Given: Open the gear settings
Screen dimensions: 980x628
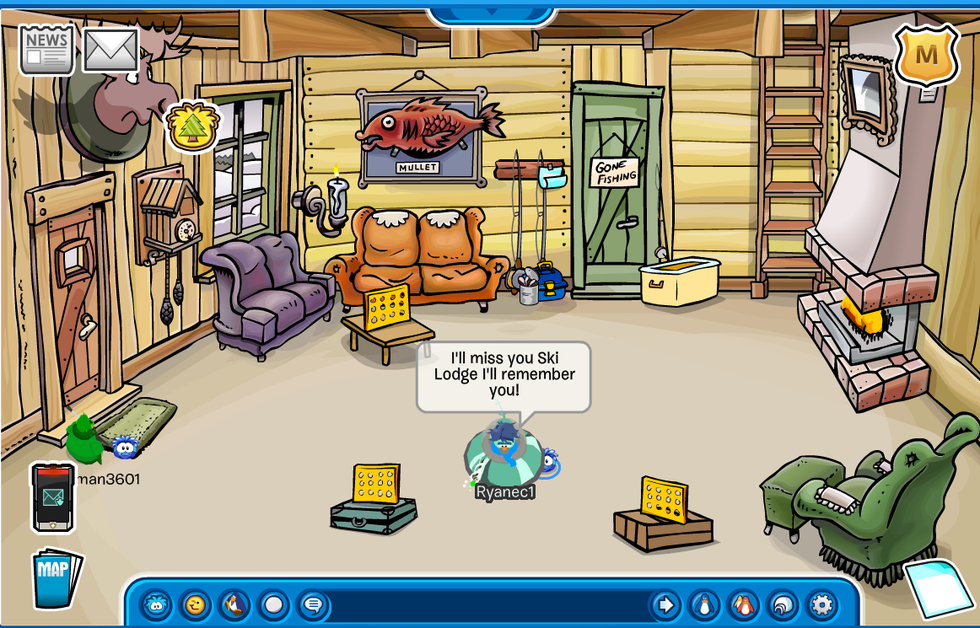Looking at the screenshot, I should click(821, 605).
